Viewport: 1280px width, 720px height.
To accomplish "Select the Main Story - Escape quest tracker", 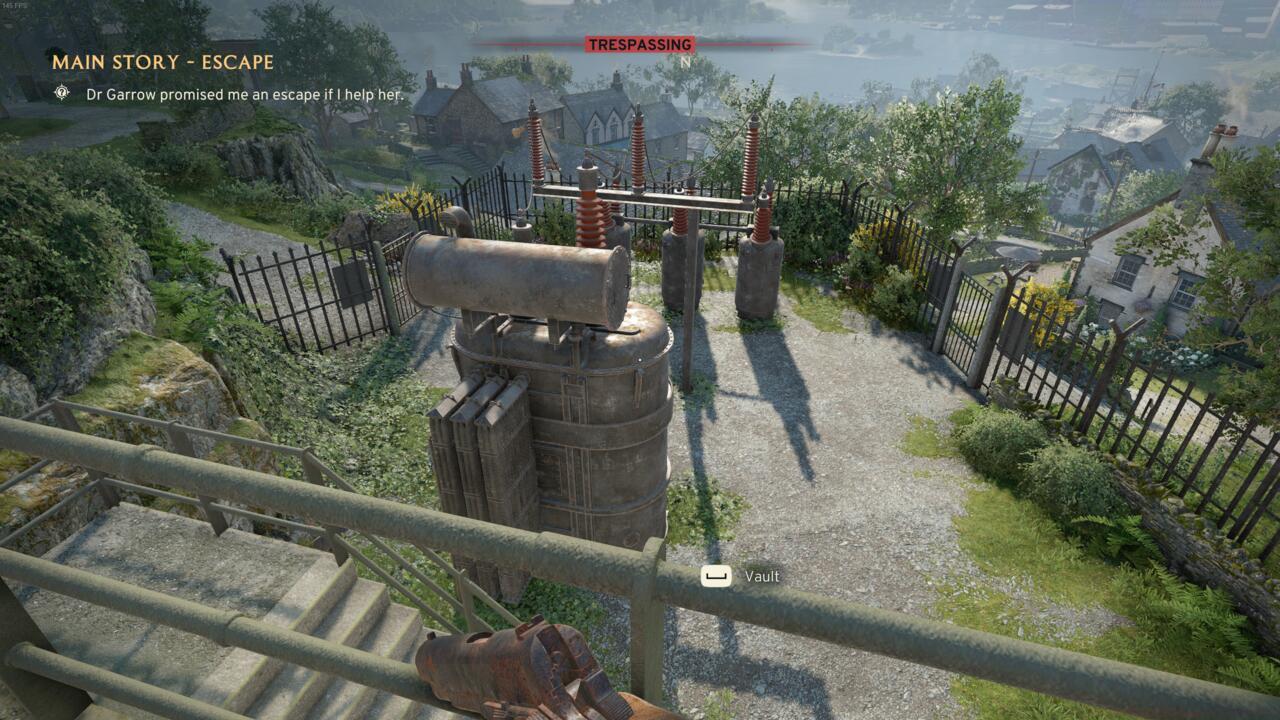I will 163,62.
